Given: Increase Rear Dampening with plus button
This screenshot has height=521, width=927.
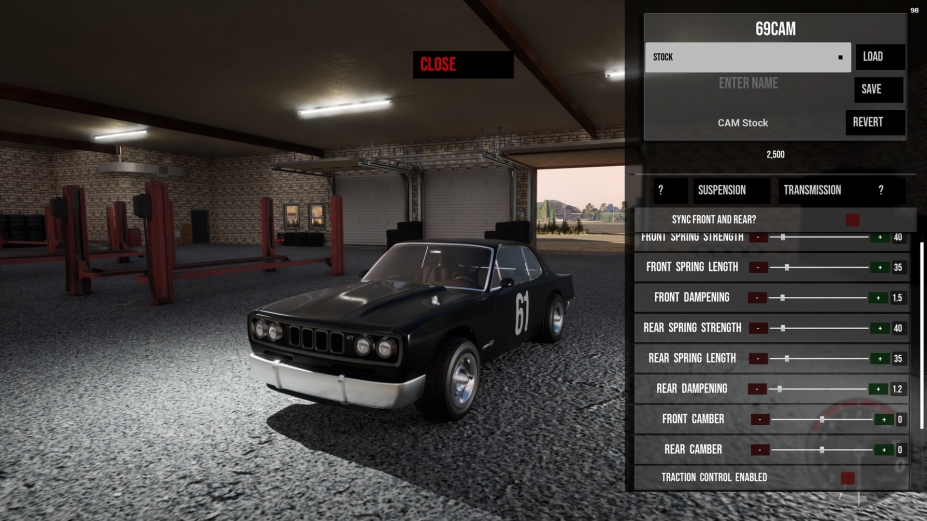Looking at the screenshot, I should pos(879,388).
